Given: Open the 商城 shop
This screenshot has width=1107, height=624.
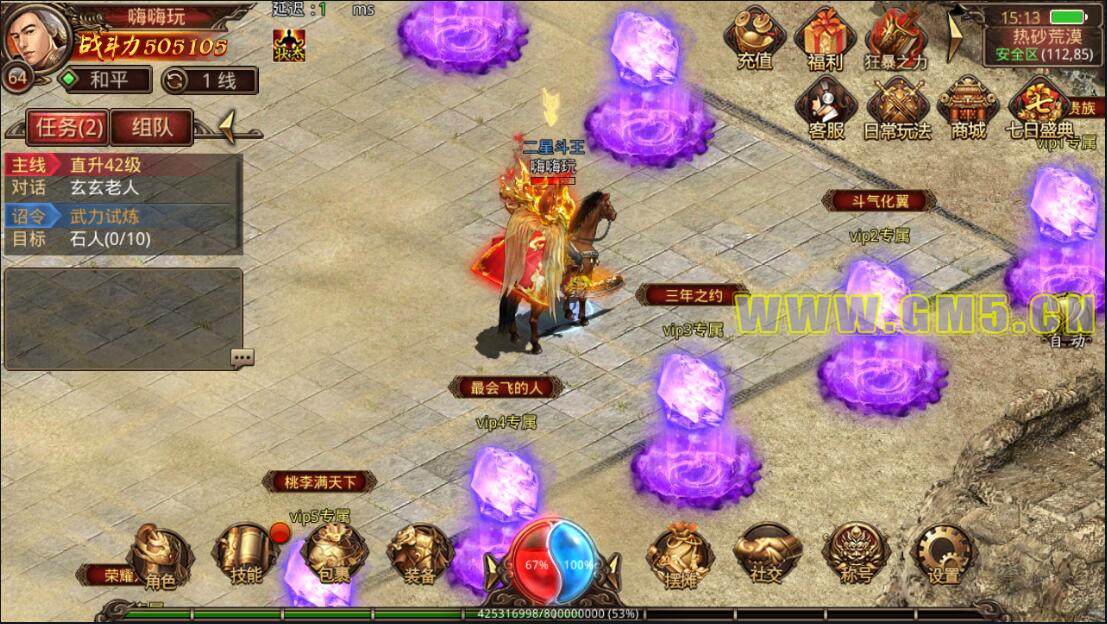Looking at the screenshot, I should tap(967, 106).
